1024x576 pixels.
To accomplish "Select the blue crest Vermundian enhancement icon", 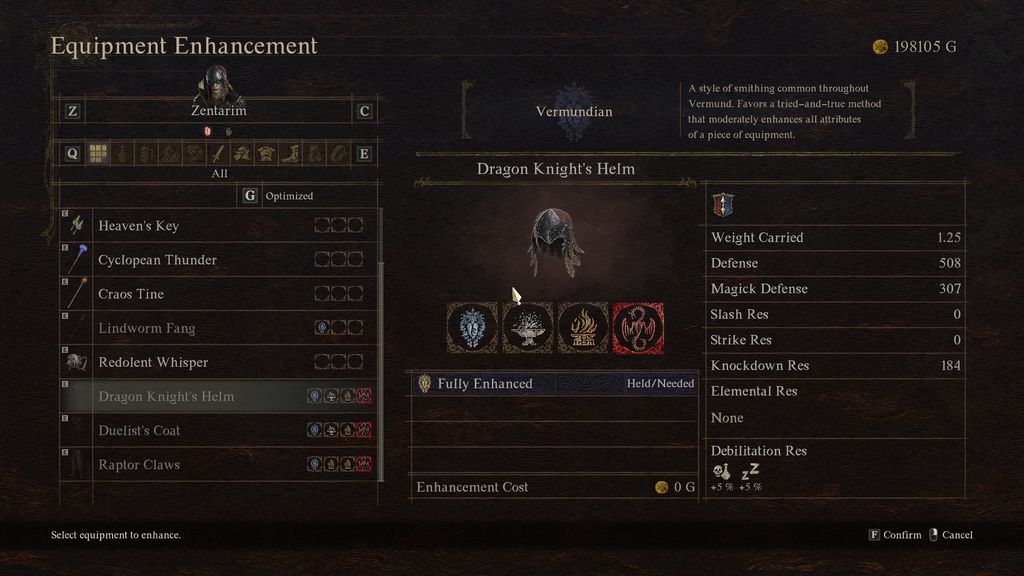I will 472,327.
